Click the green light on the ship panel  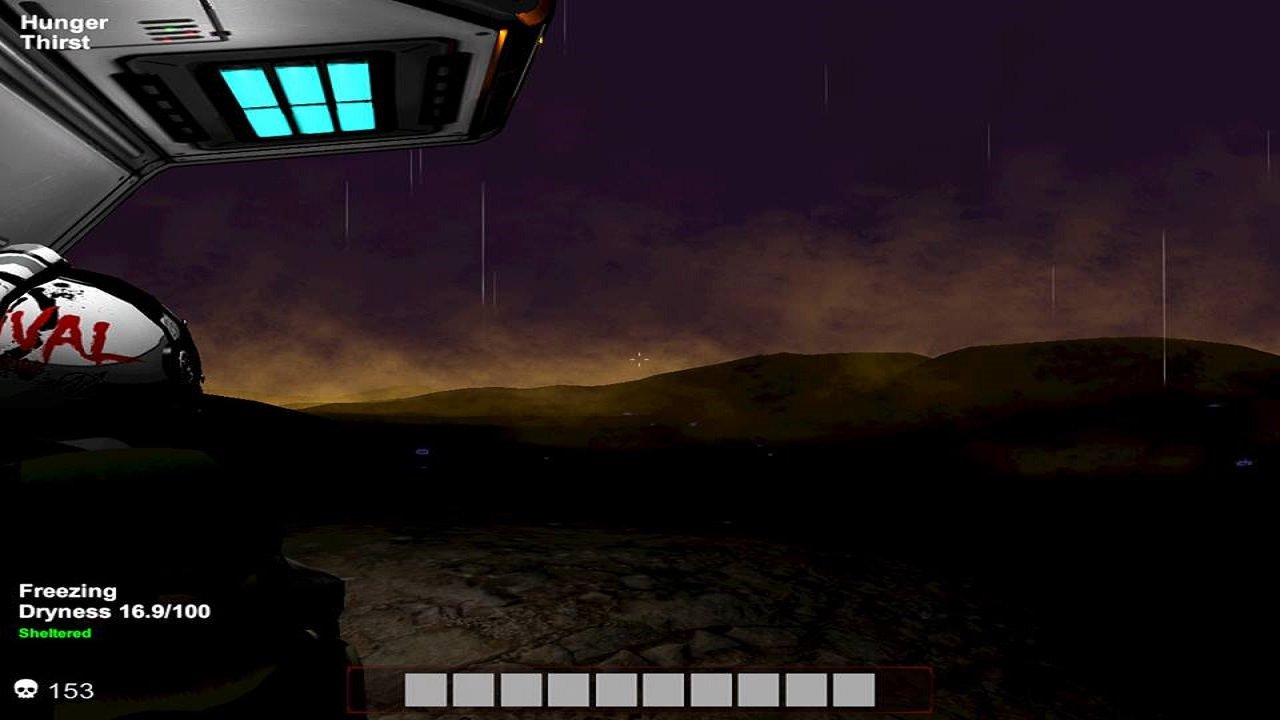[x=168, y=29]
